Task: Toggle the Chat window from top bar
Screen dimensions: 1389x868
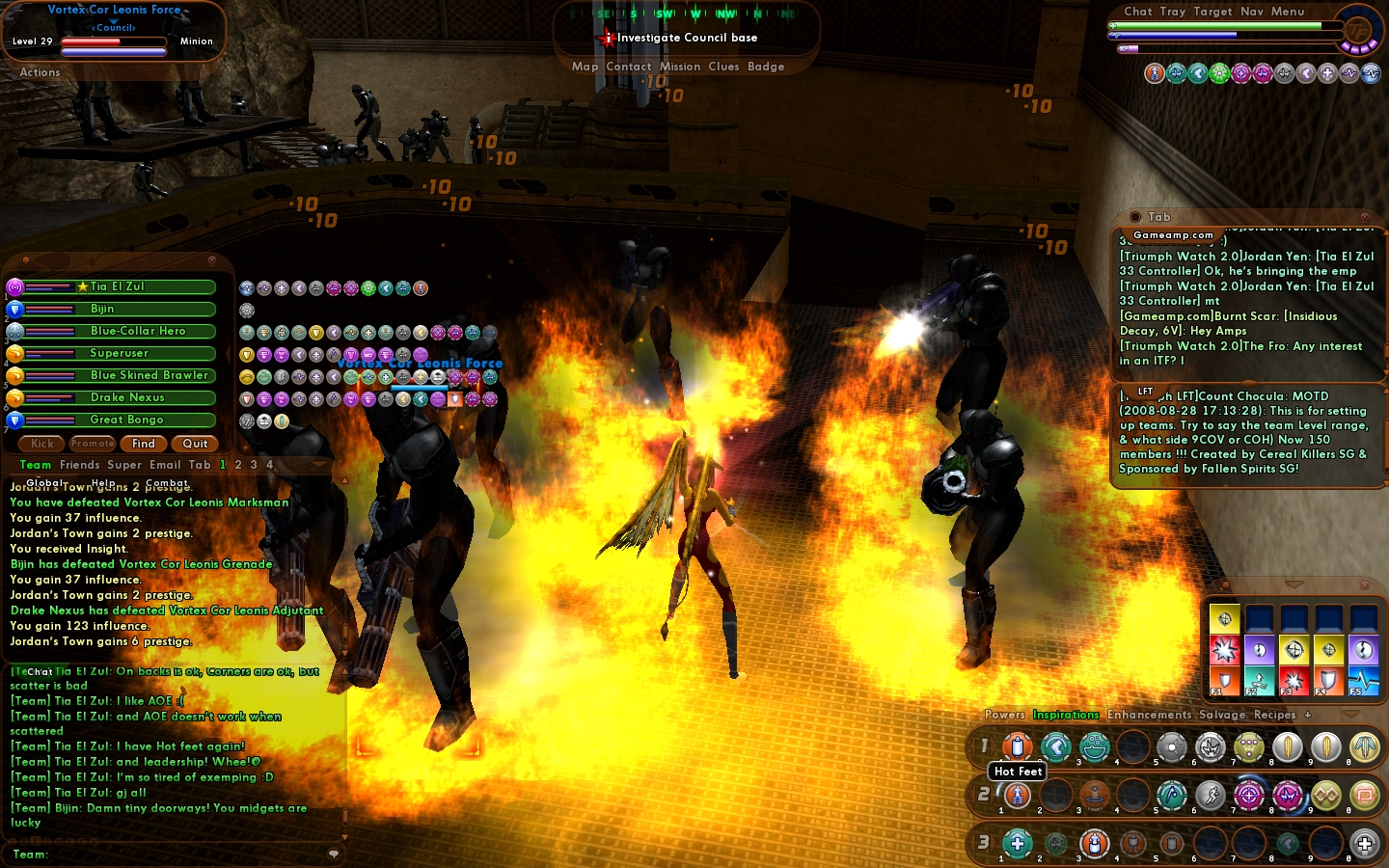Action: 1138,12
